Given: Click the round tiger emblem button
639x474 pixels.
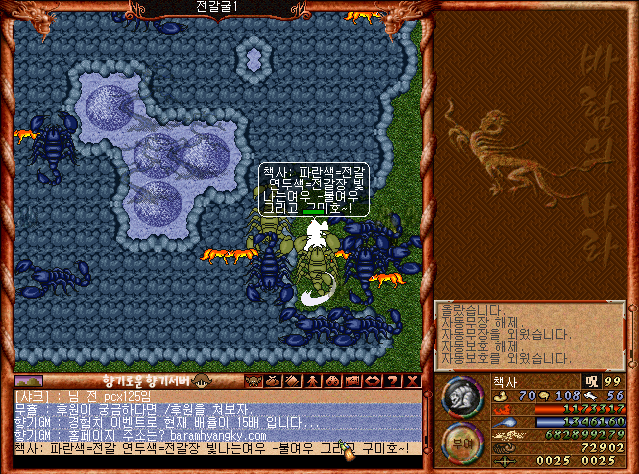Looking at the screenshot, I should click(461, 396).
